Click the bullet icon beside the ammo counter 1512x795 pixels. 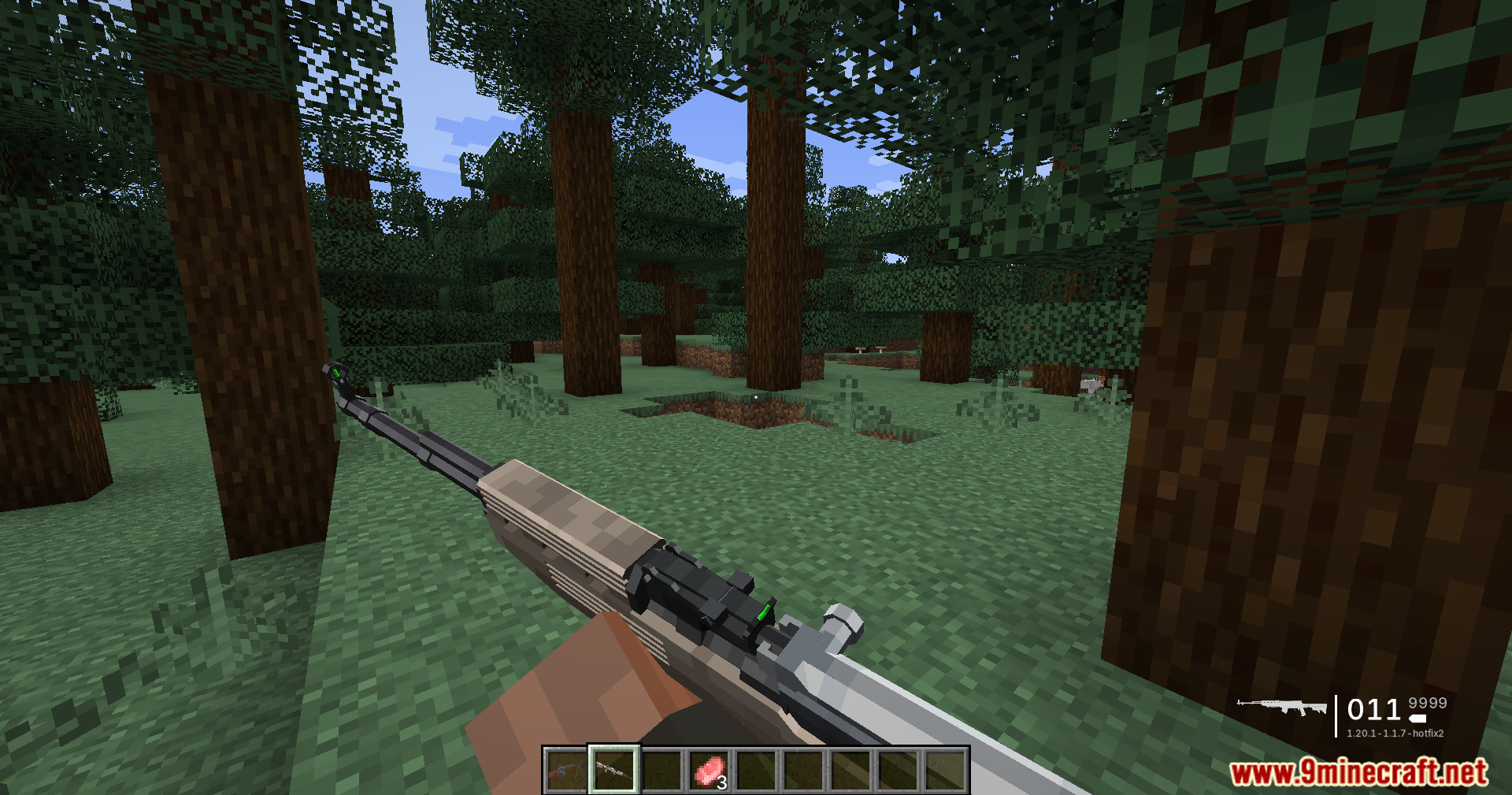click(1417, 719)
